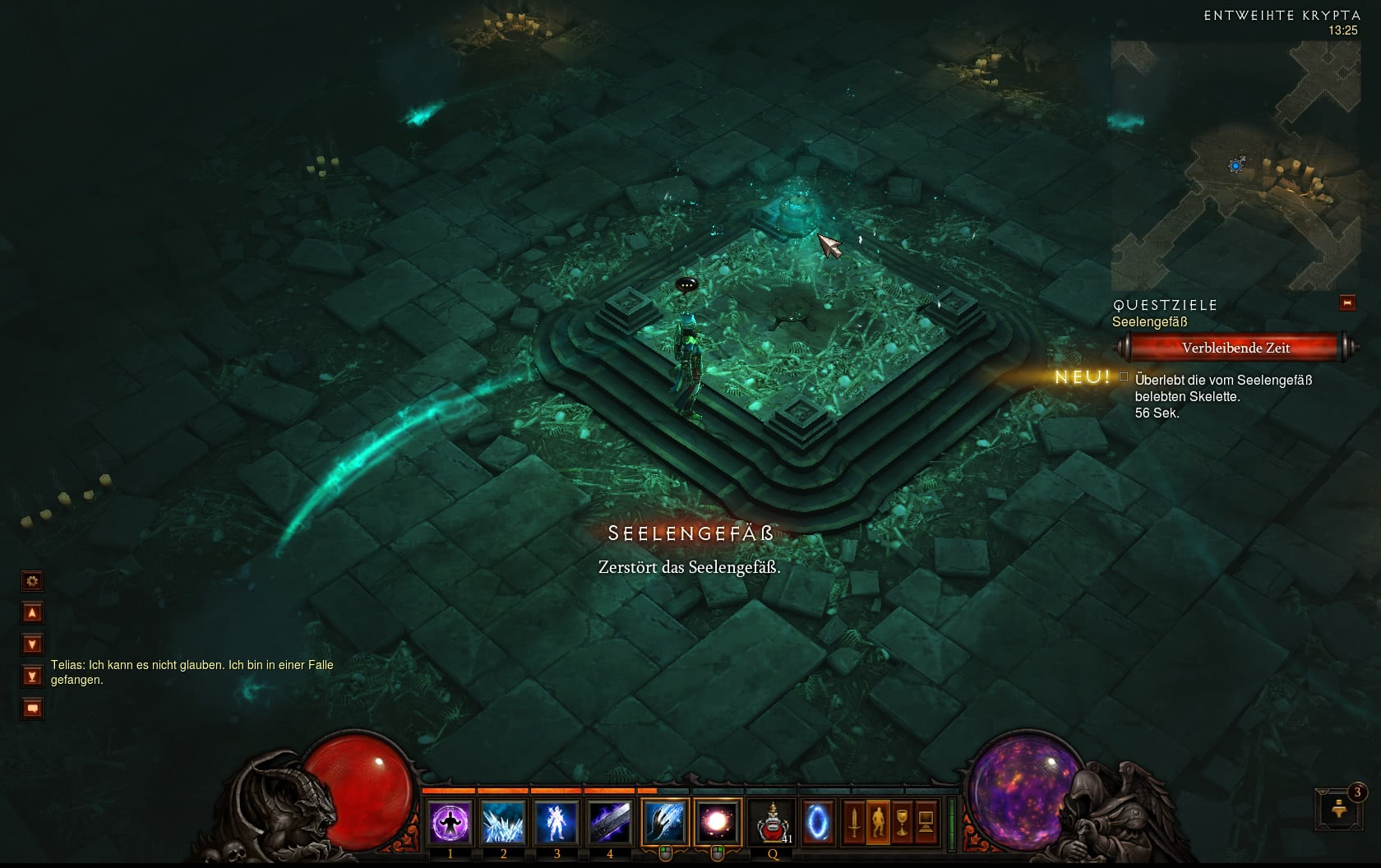This screenshot has height=868, width=1381.
Task: Click the plain chat down arrow button
Action: pos(32,644)
